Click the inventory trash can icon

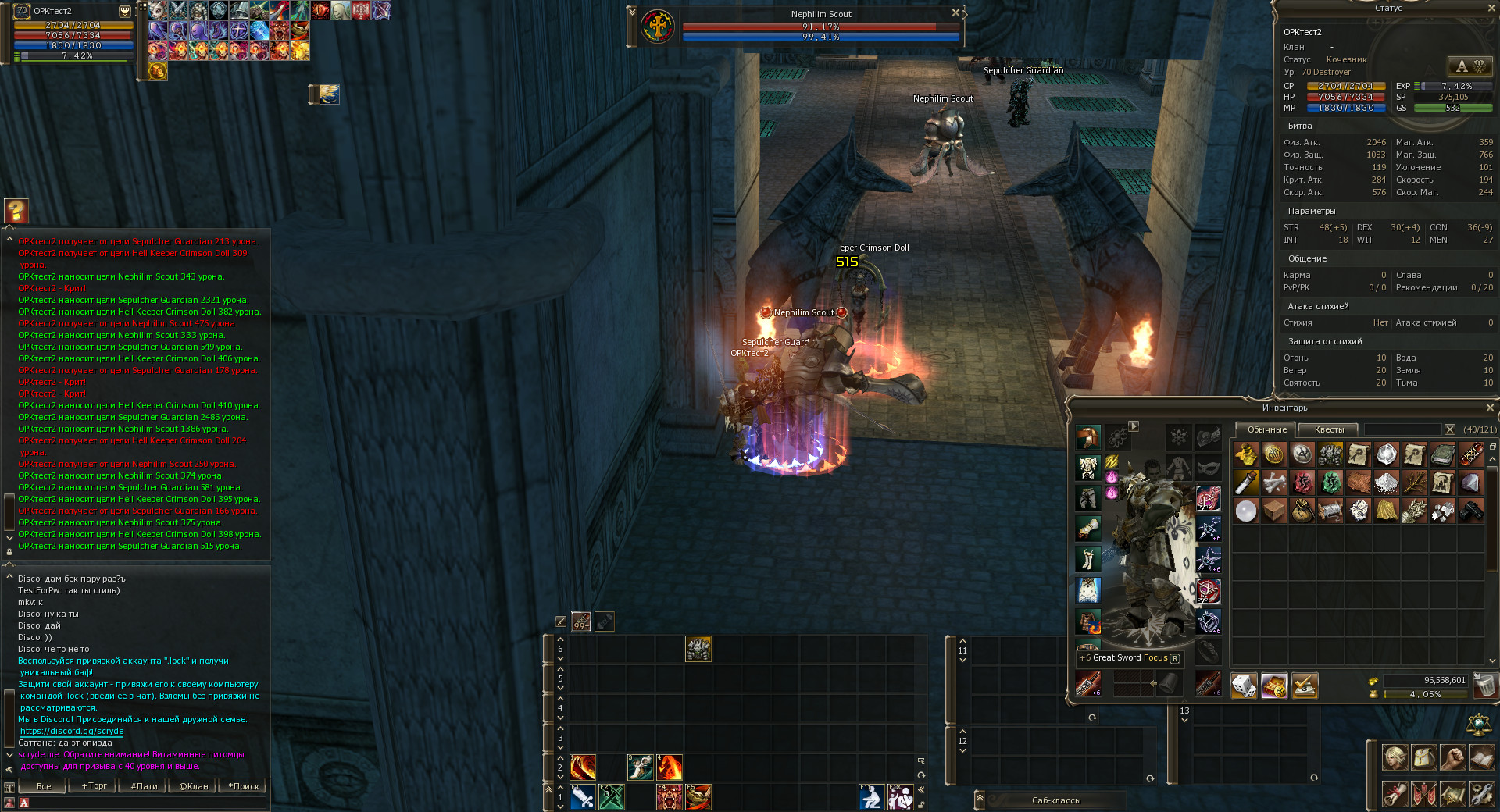pos(1484,686)
